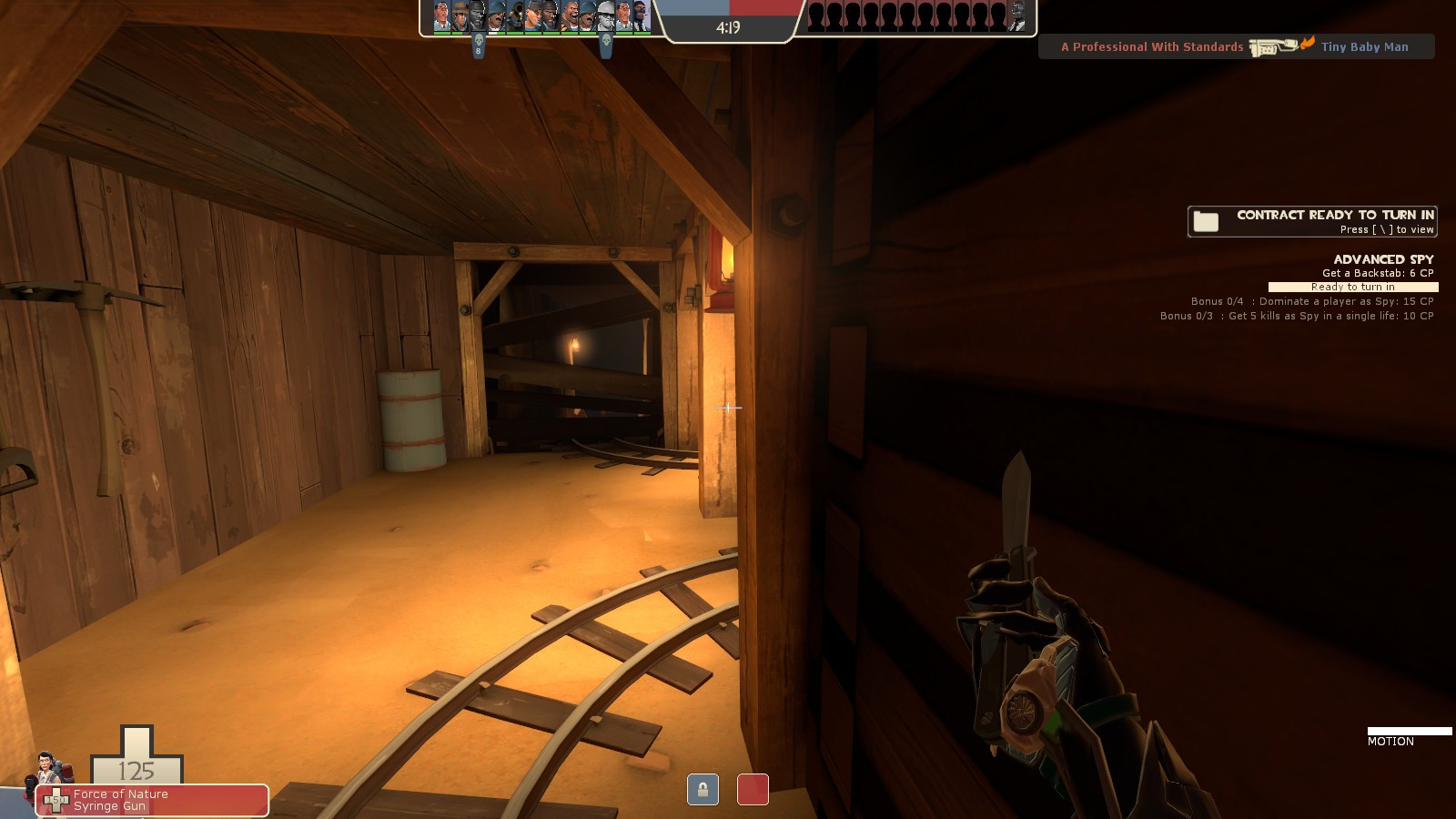The height and width of the screenshot is (819, 1456).
Task: Click the killer name A Professional With Standards
Action: click(x=1151, y=46)
